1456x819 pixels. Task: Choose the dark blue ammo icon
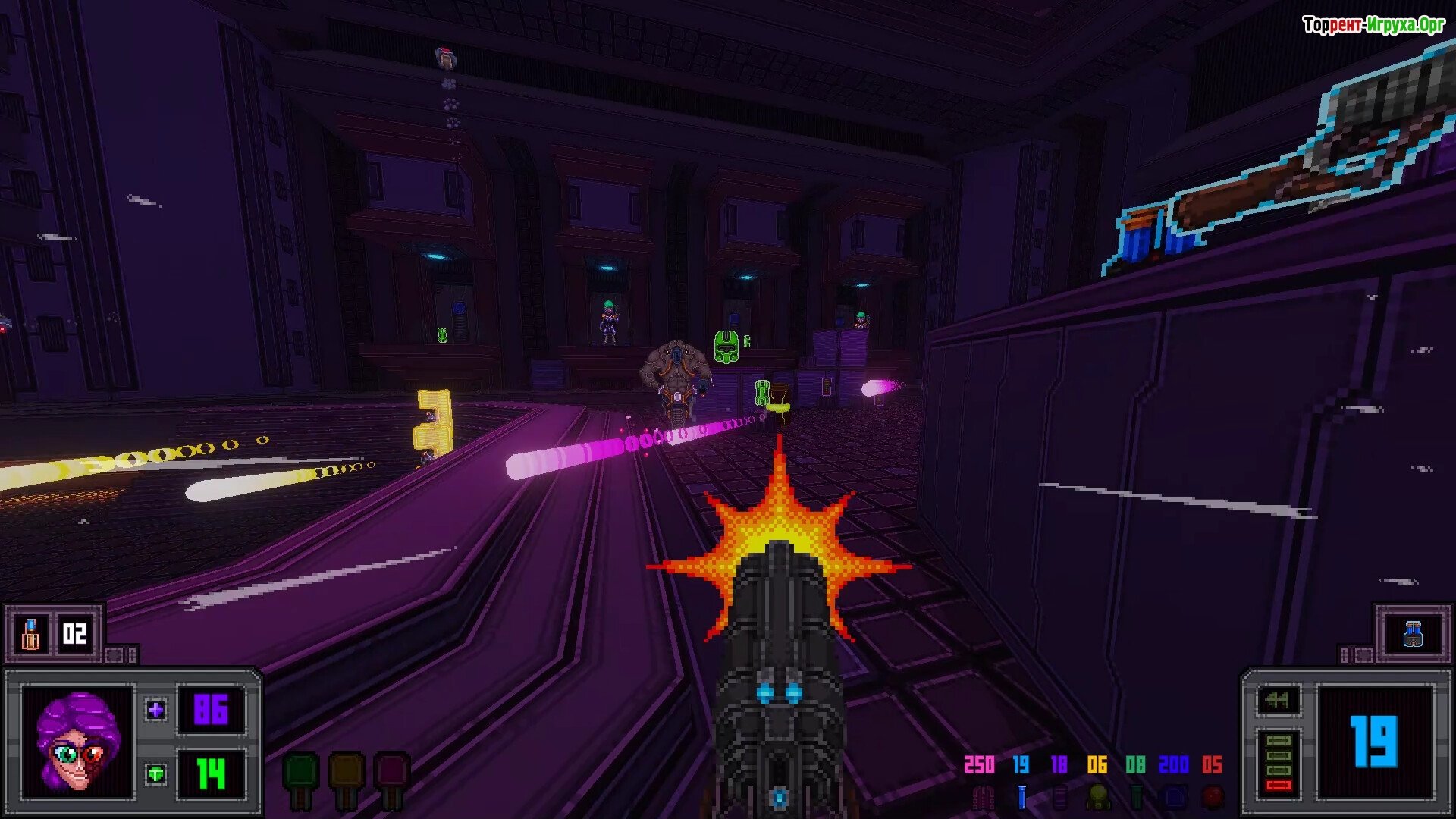click(1175, 797)
